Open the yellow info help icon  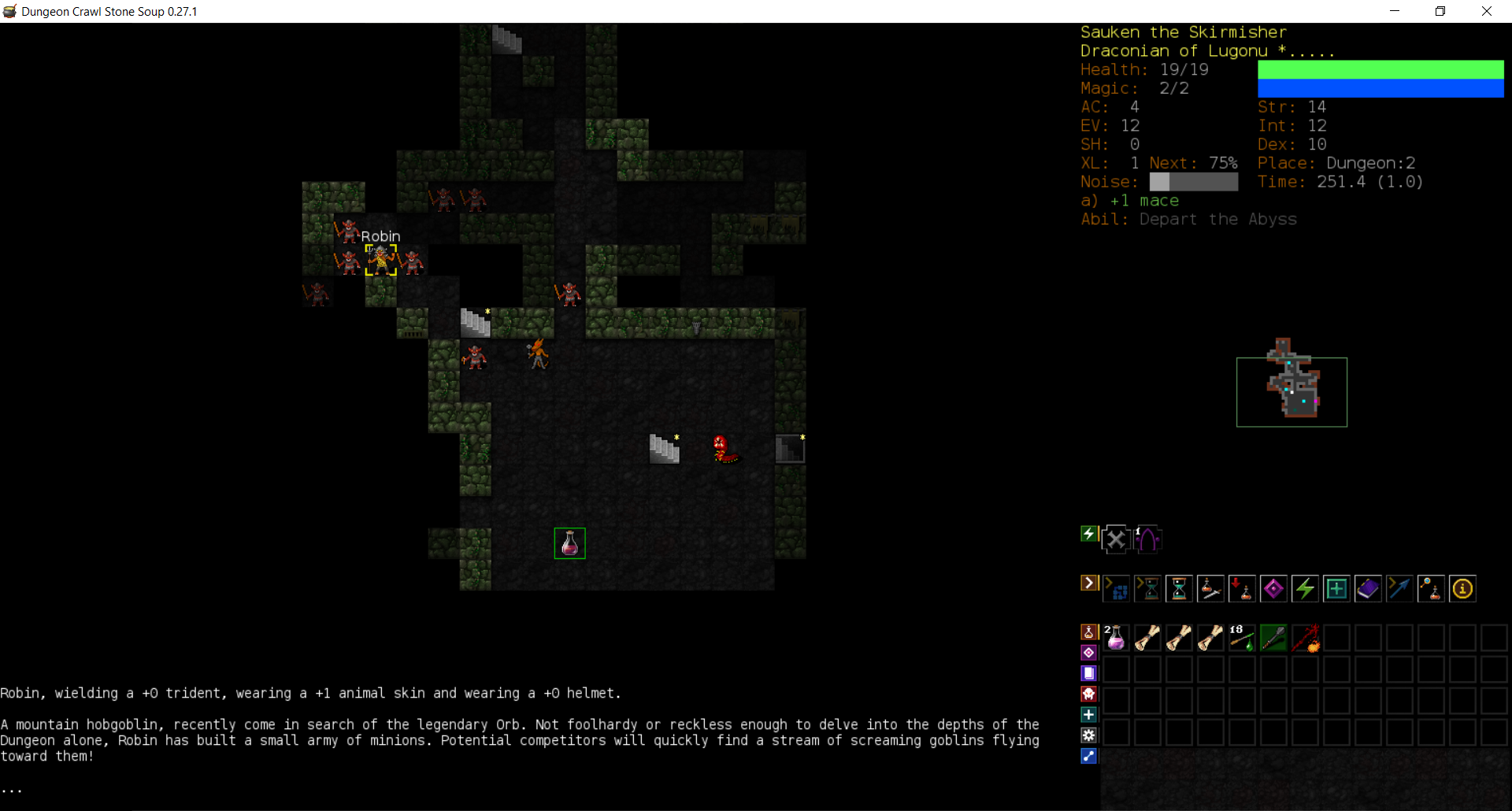coord(1462,589)
